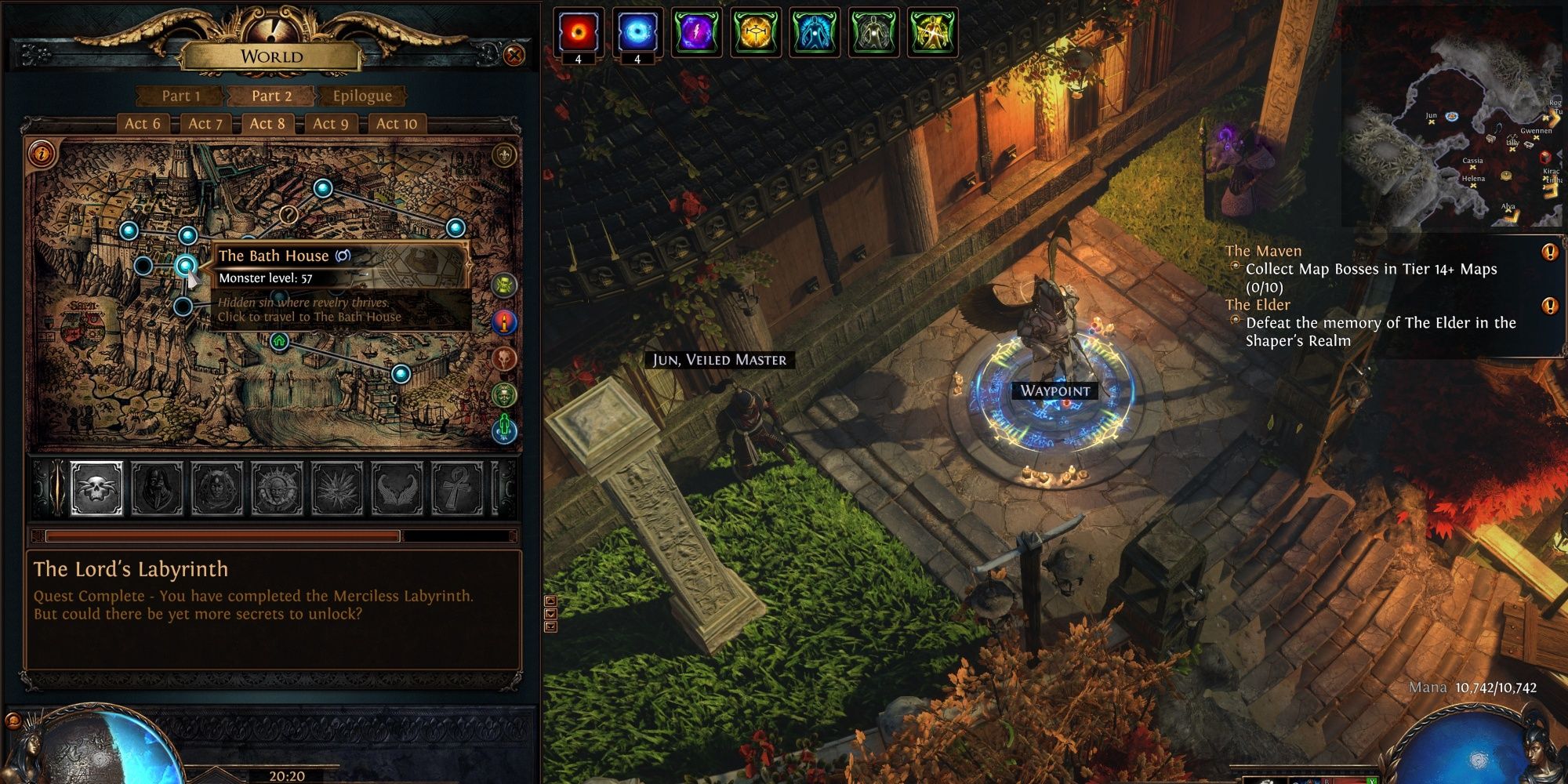Choose the Act 10 tab
This screenshot has width=1568, height=784.
[396, 123]
